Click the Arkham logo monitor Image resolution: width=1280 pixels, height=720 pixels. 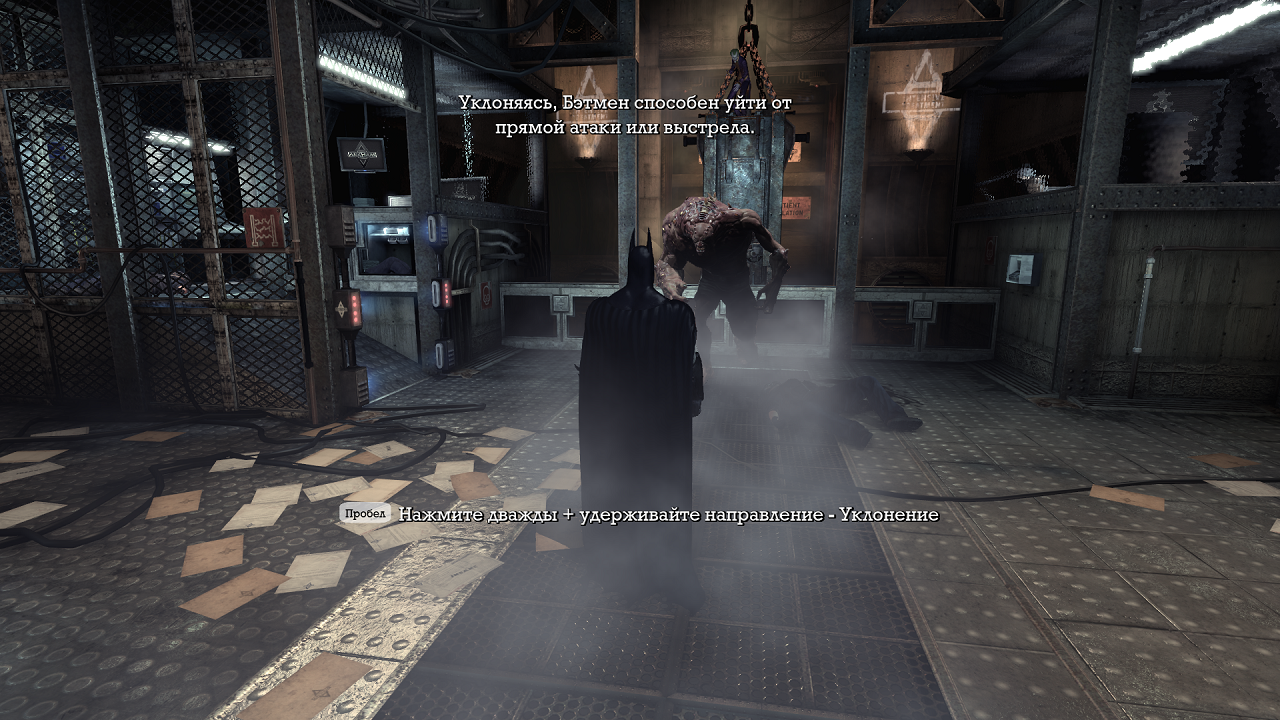(x=362, y=153)
